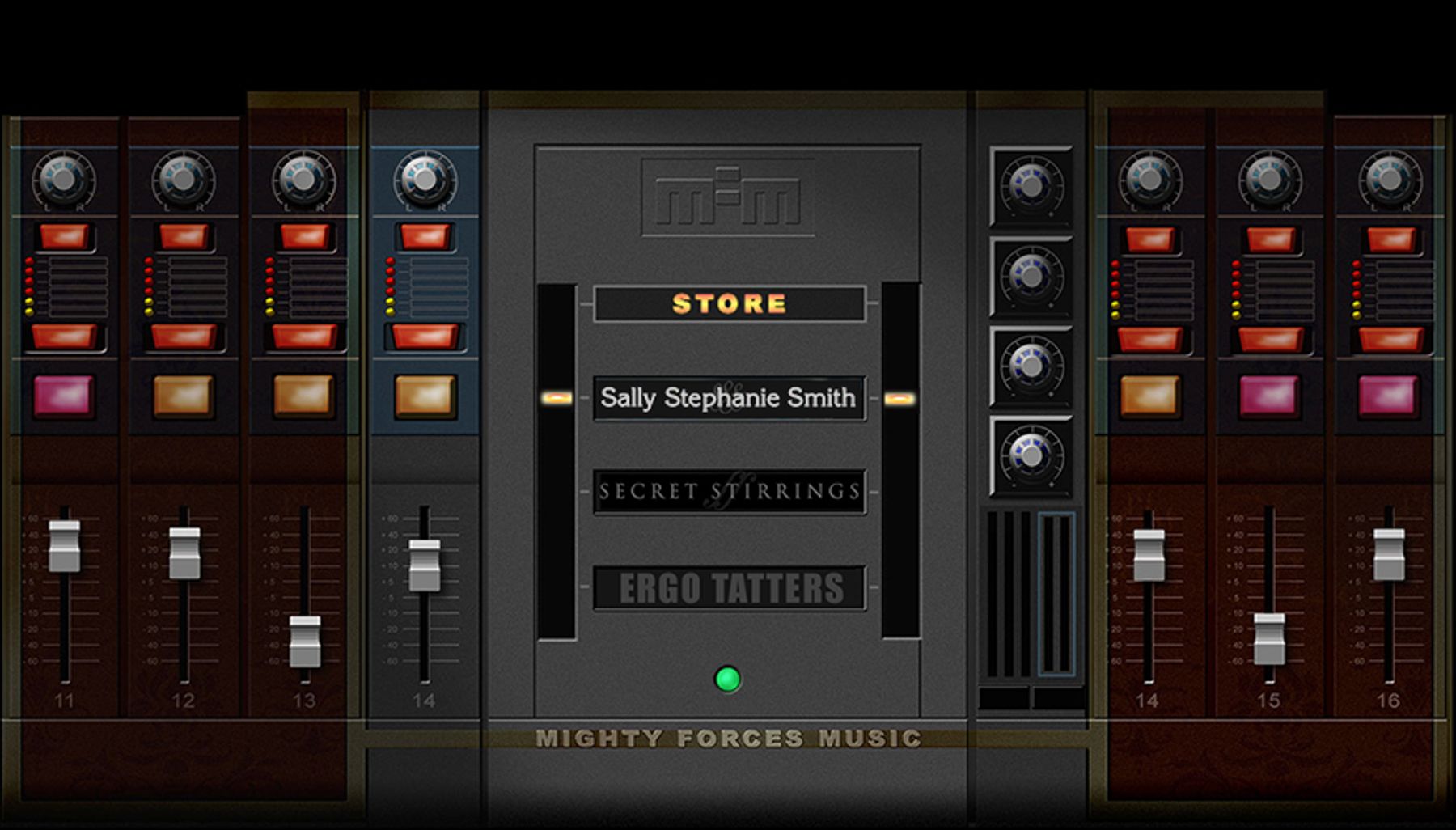1456x830 pixels.
Task: Toggle the pink button on channel 16
Action: click(x=1389, y=396)
